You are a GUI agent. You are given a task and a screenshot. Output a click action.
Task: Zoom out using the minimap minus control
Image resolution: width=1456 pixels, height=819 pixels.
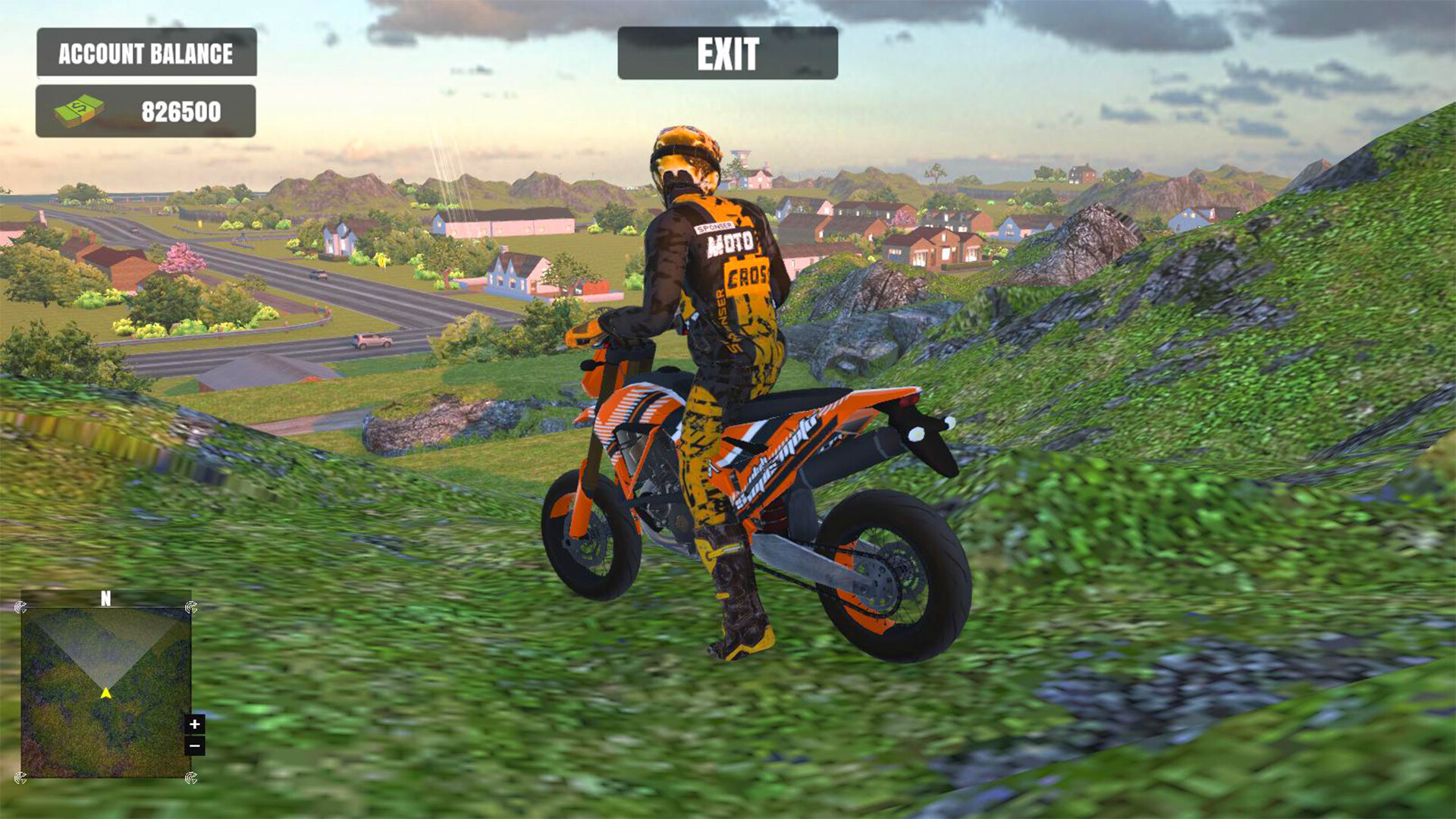click(195, 745)
